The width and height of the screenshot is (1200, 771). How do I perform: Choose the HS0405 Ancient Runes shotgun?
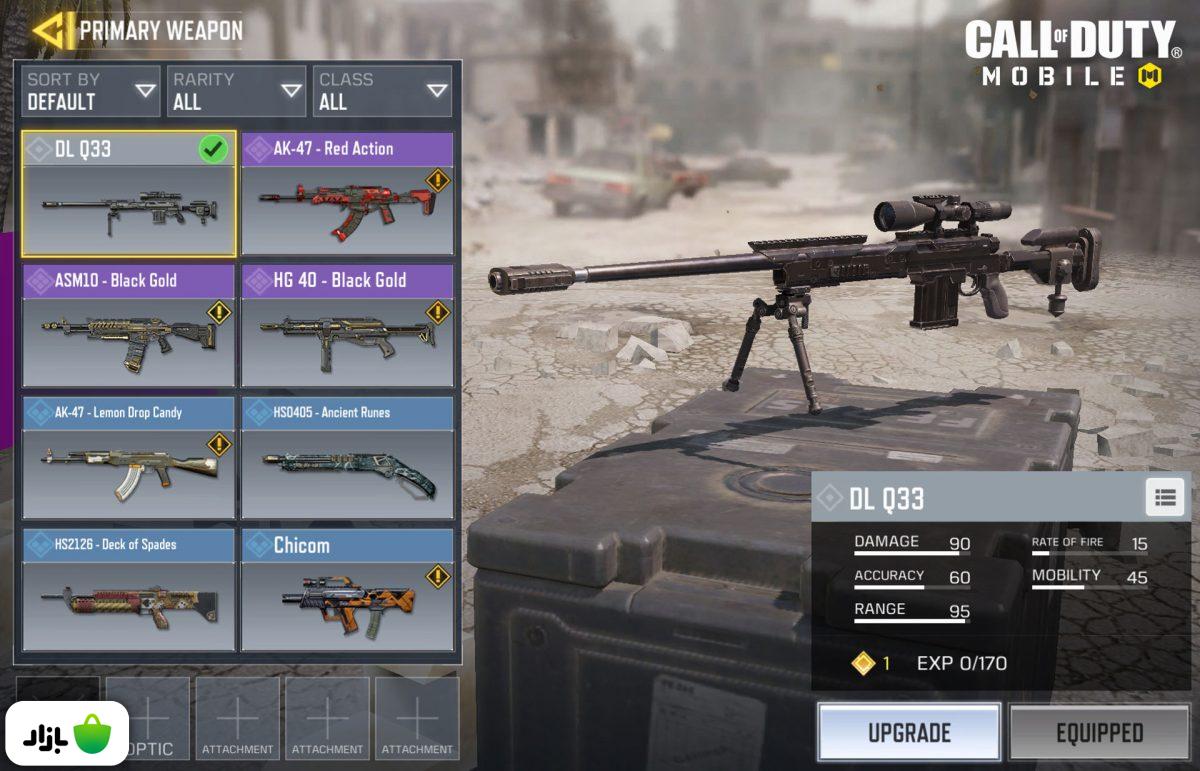pos(347,458)
